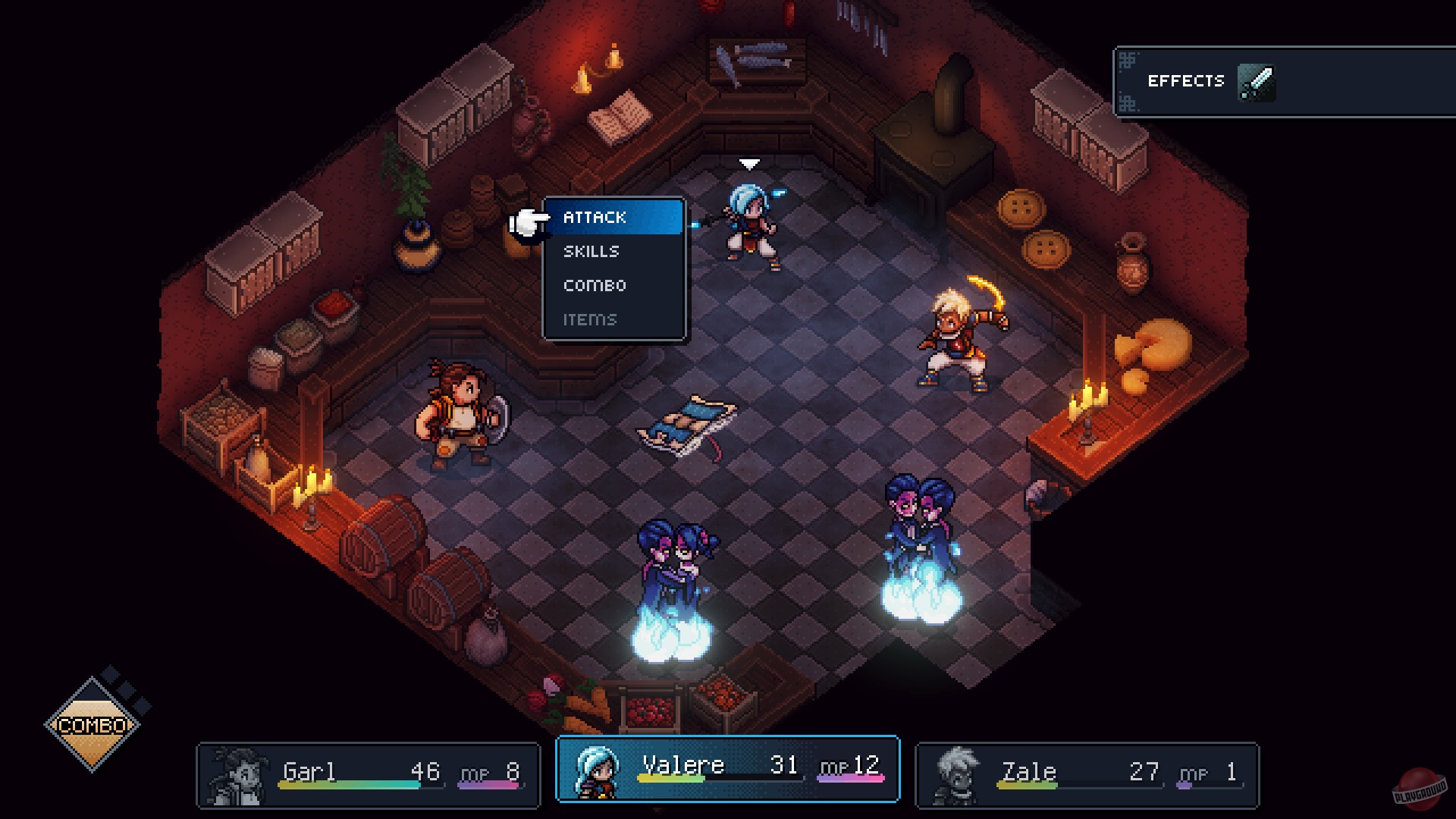Select Garl's portrait icon
The height and width of the screenshot is (819, 1456).
point(235,774)
